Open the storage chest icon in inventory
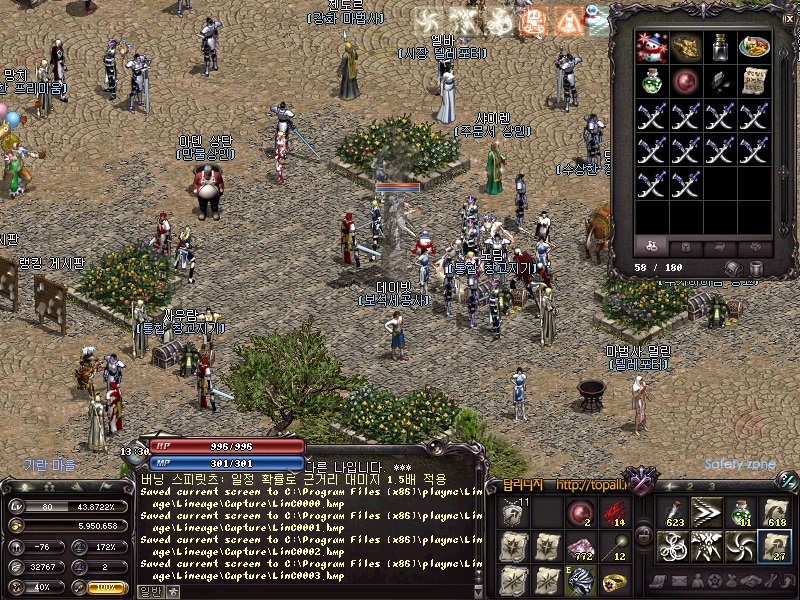This screenshot has width=800, height=600. point(734,269)
